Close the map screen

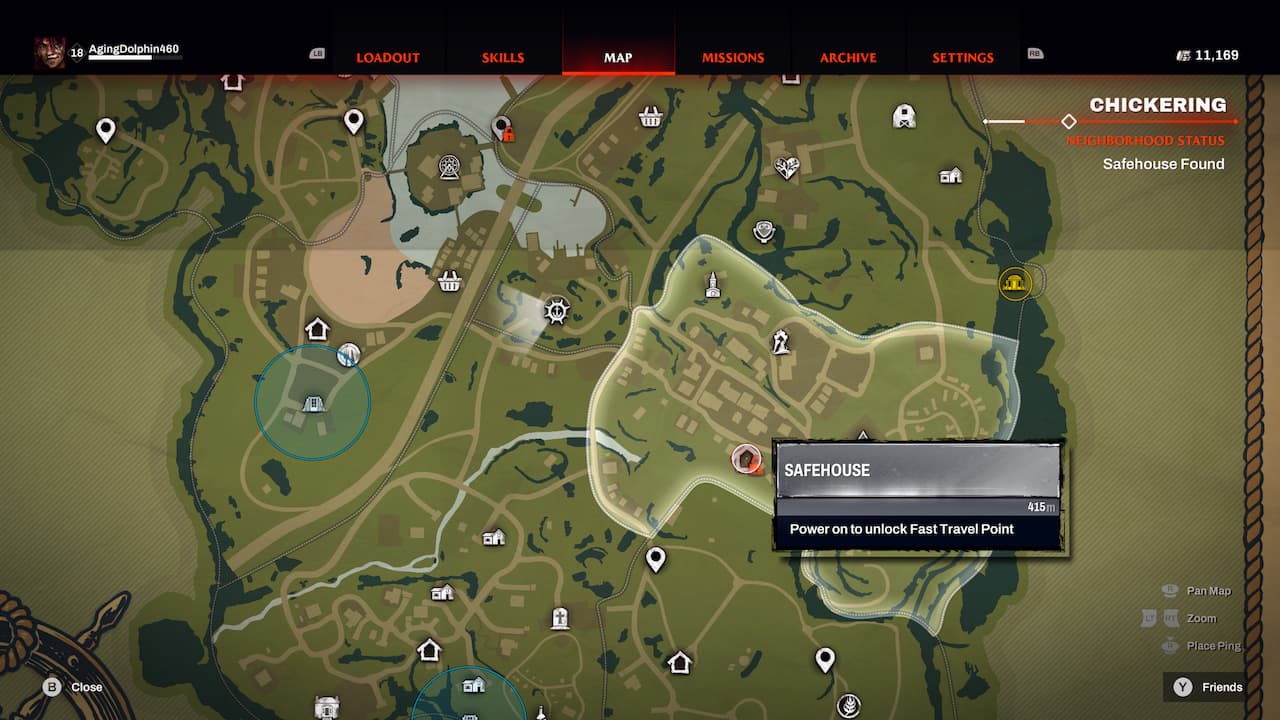click(73, 687)
